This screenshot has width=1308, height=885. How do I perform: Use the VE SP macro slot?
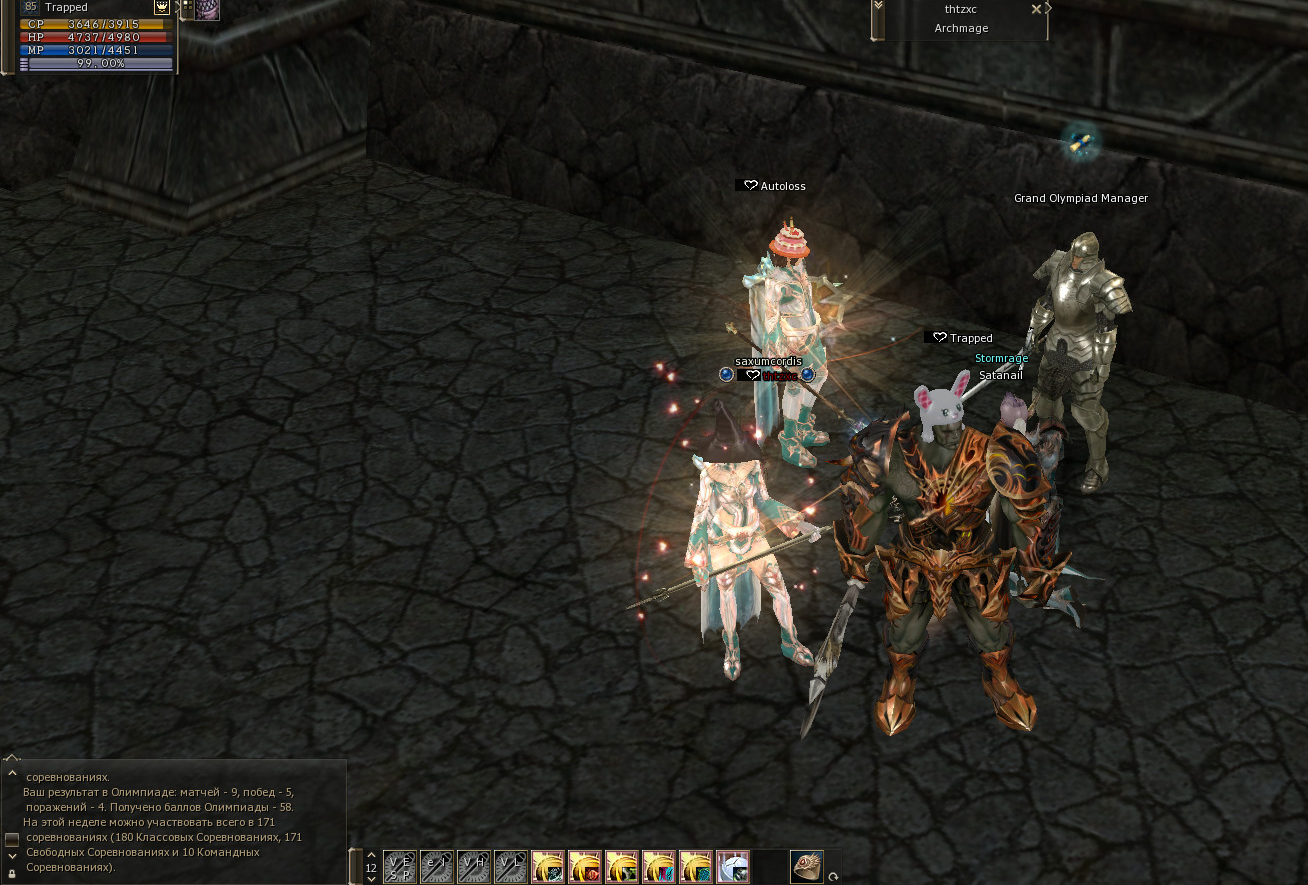[400, 866]
